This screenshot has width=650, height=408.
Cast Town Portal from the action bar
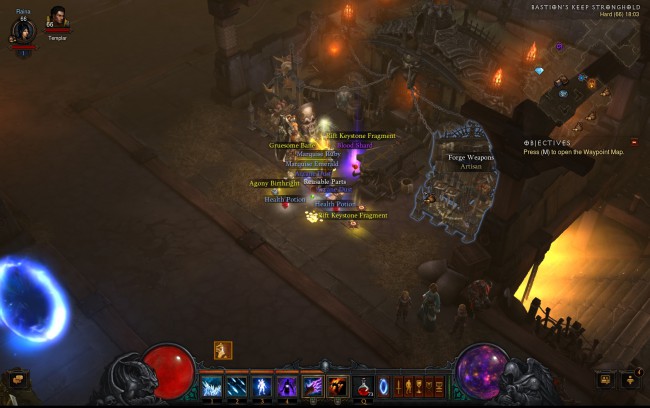[x=383, y=385]
